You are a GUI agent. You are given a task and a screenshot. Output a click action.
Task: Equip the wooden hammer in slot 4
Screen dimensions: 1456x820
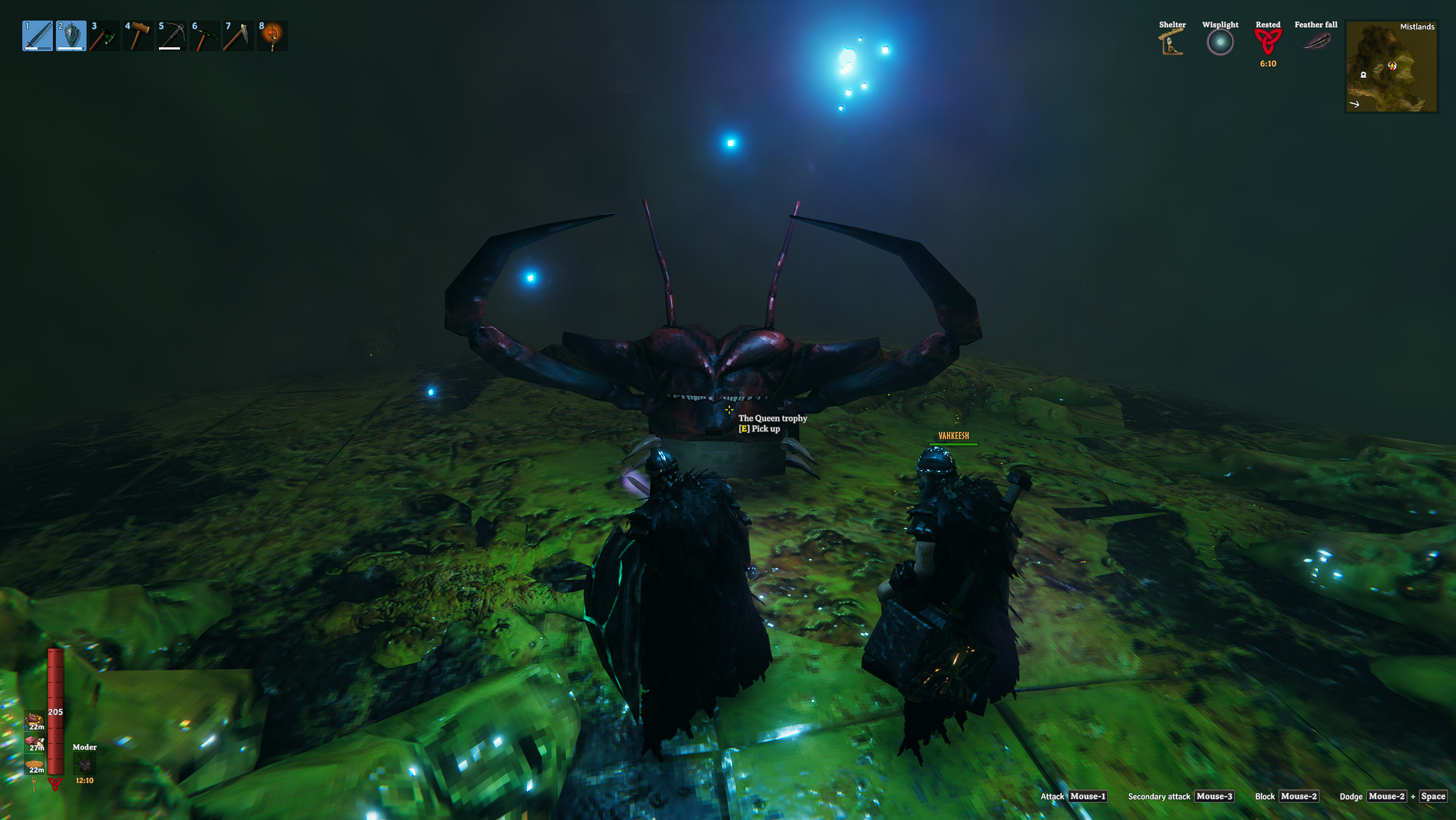[x=138, y=36]
